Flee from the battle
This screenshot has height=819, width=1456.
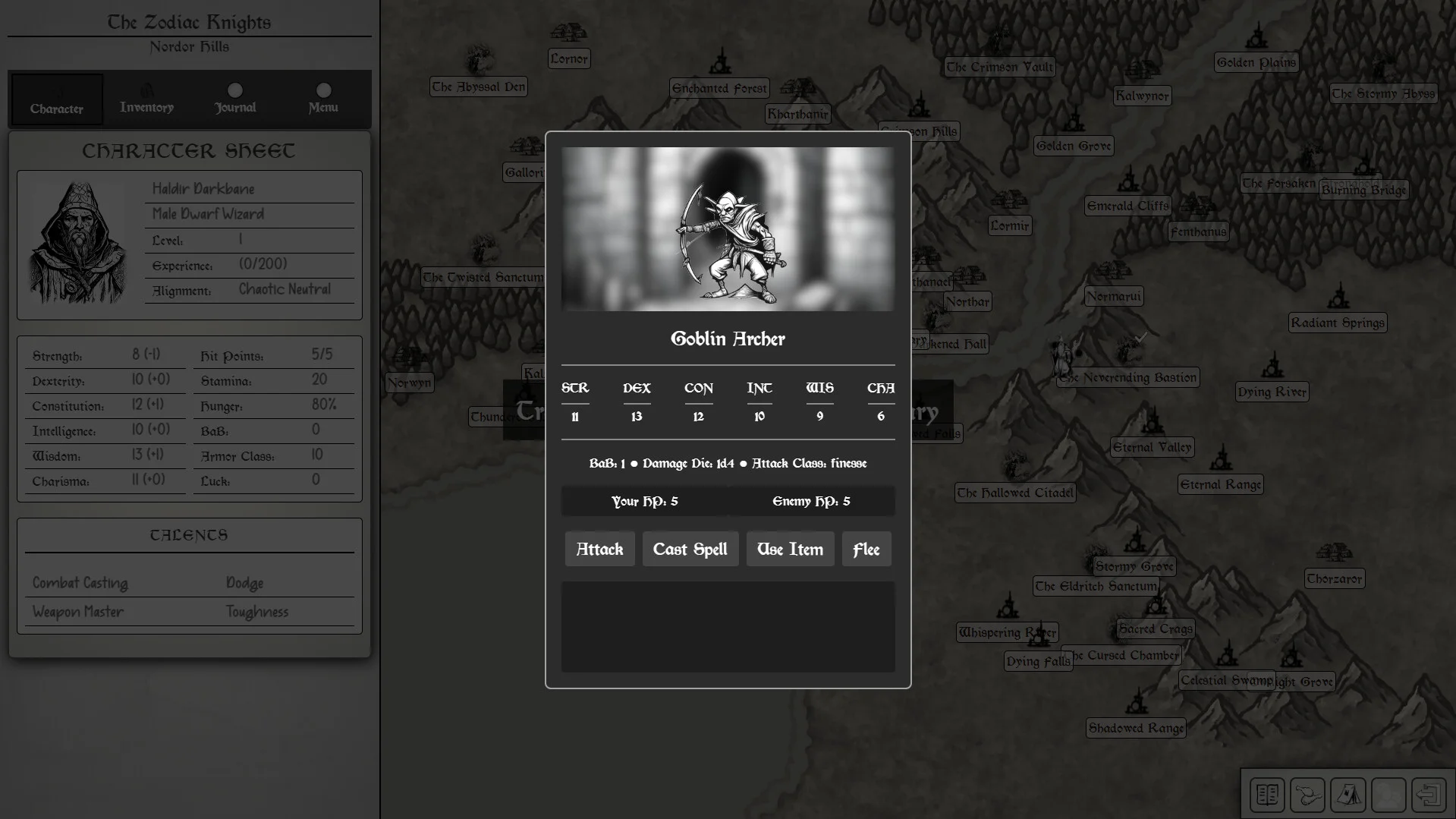pyautogui.click(x=866, y=549)
